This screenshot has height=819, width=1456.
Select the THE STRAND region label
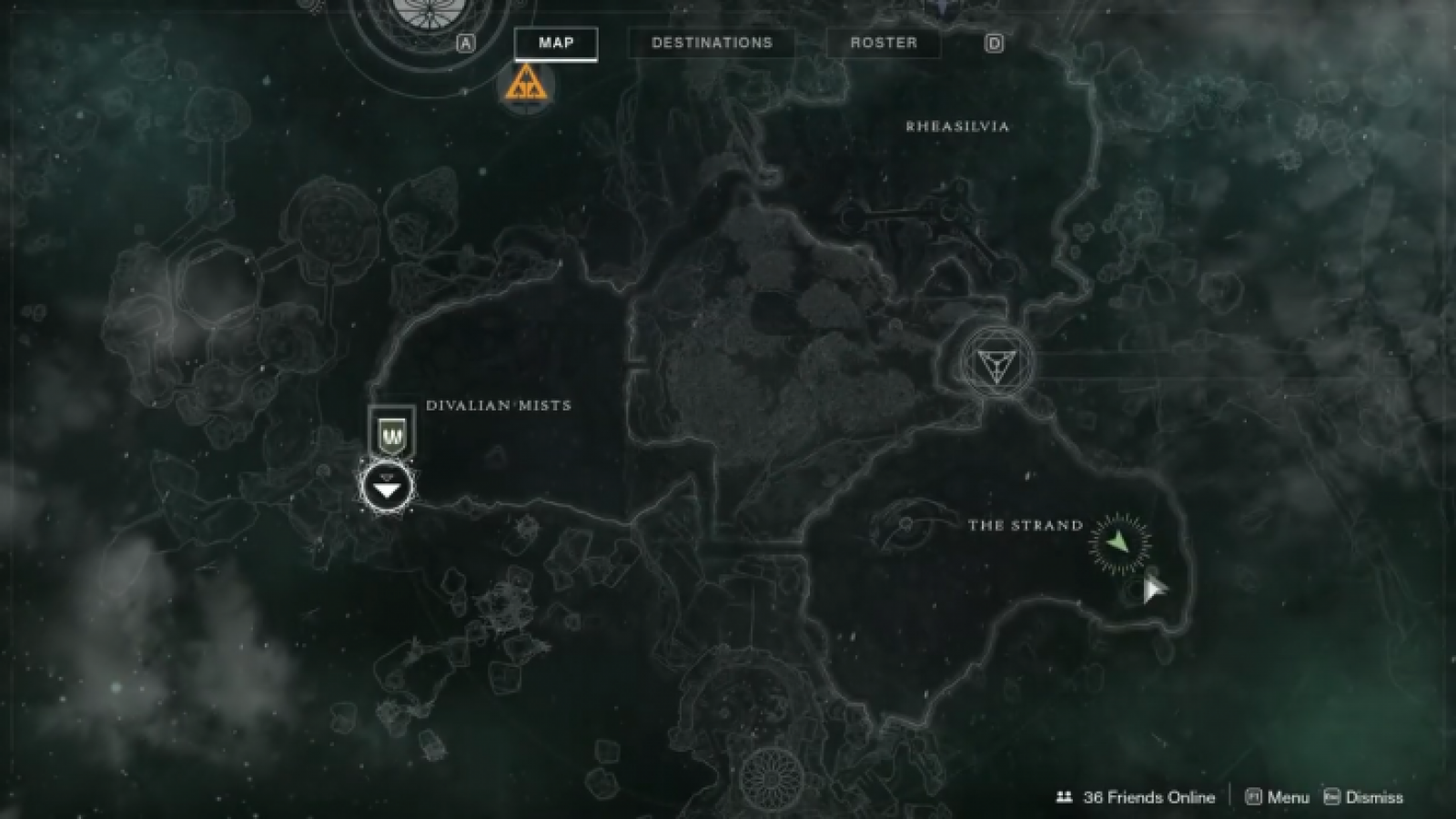click(1024, 526)
